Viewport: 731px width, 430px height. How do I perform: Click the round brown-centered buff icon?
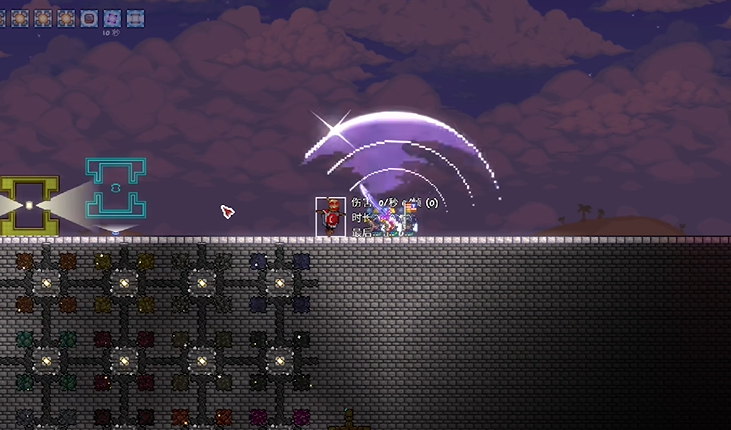point(89,18)
